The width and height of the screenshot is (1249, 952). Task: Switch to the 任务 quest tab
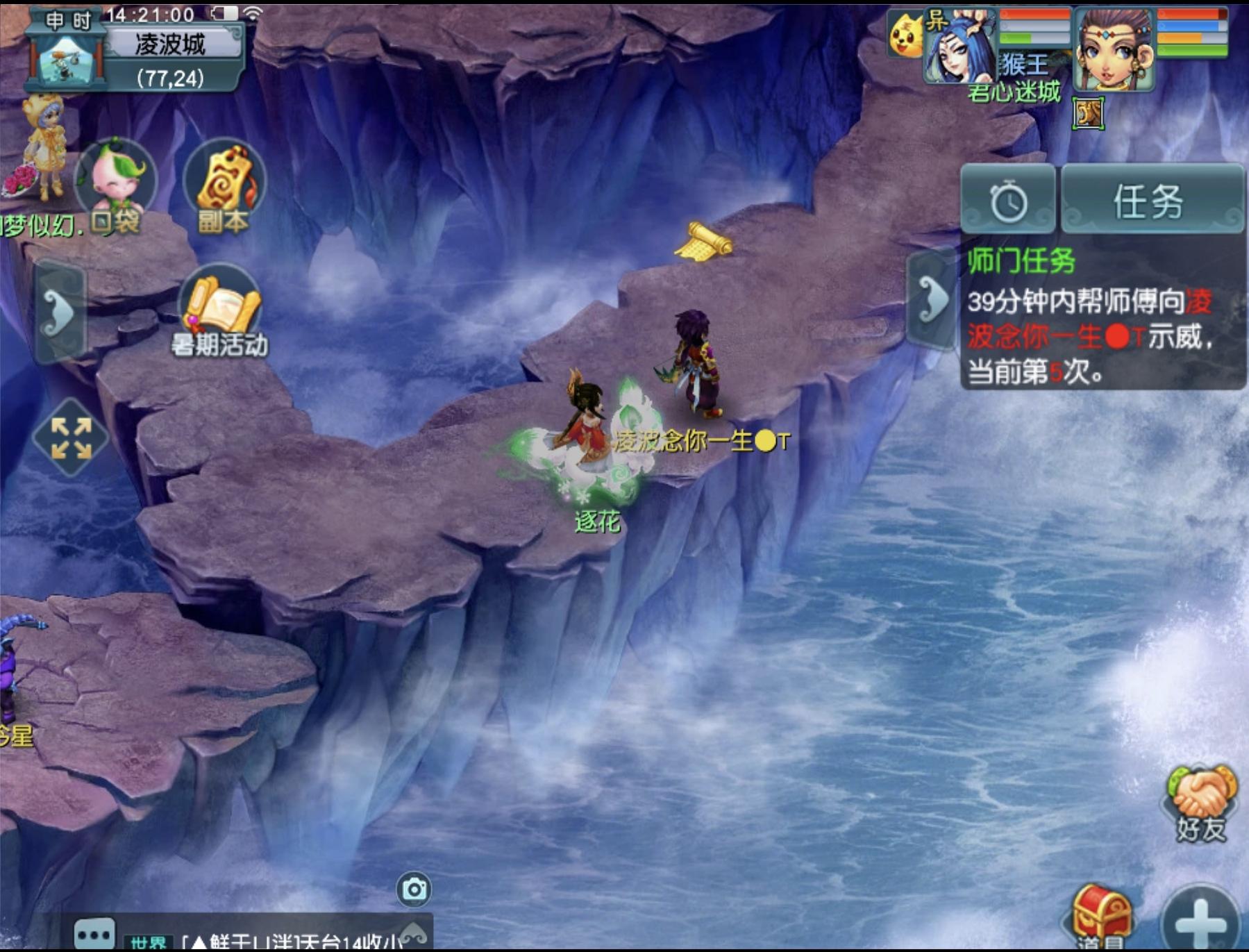(x=1150, y=201)
